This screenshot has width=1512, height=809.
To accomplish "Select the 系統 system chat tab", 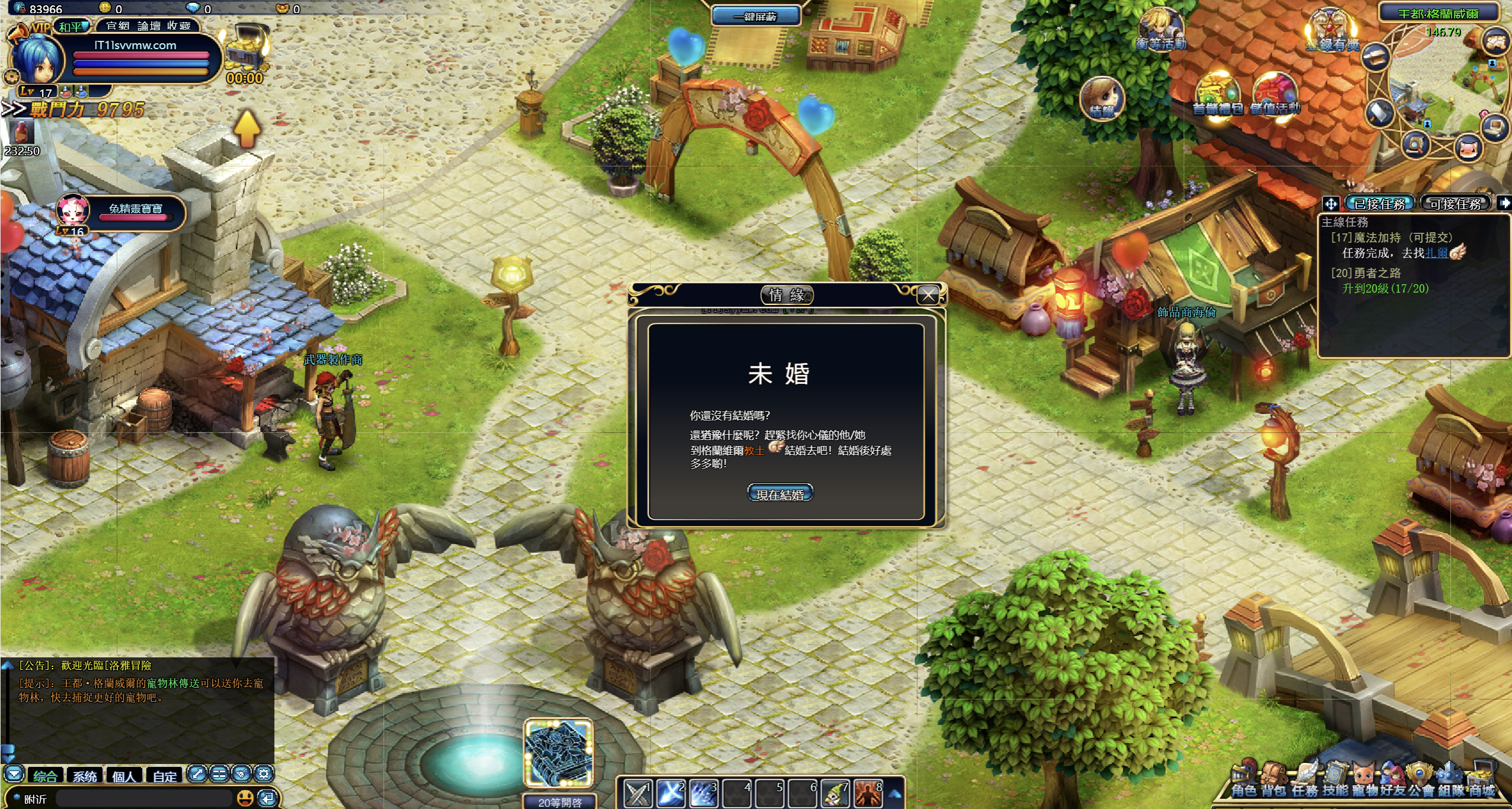I will coord(85,776).
